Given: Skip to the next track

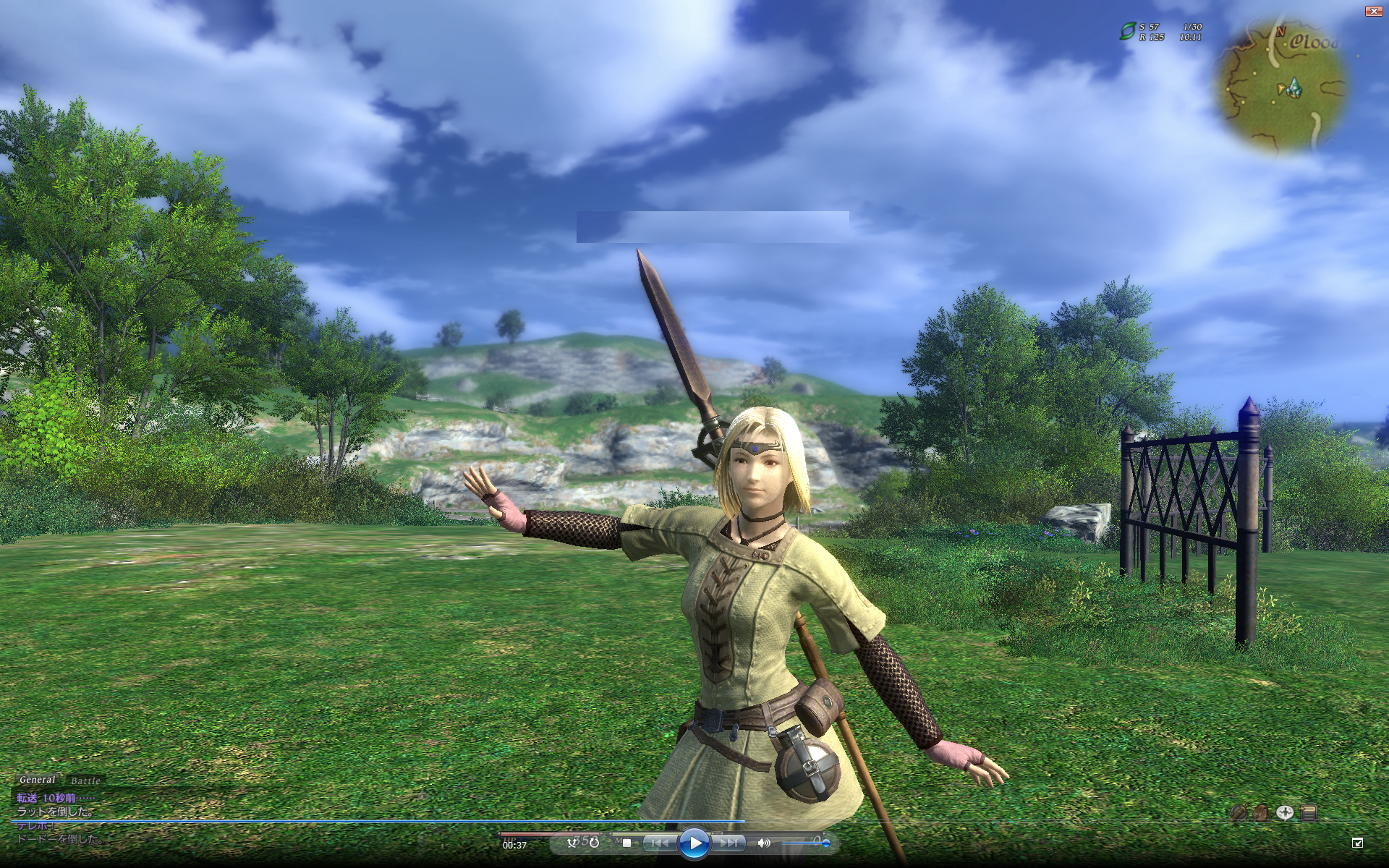Looking at the screenshot, I should [729, 843].
